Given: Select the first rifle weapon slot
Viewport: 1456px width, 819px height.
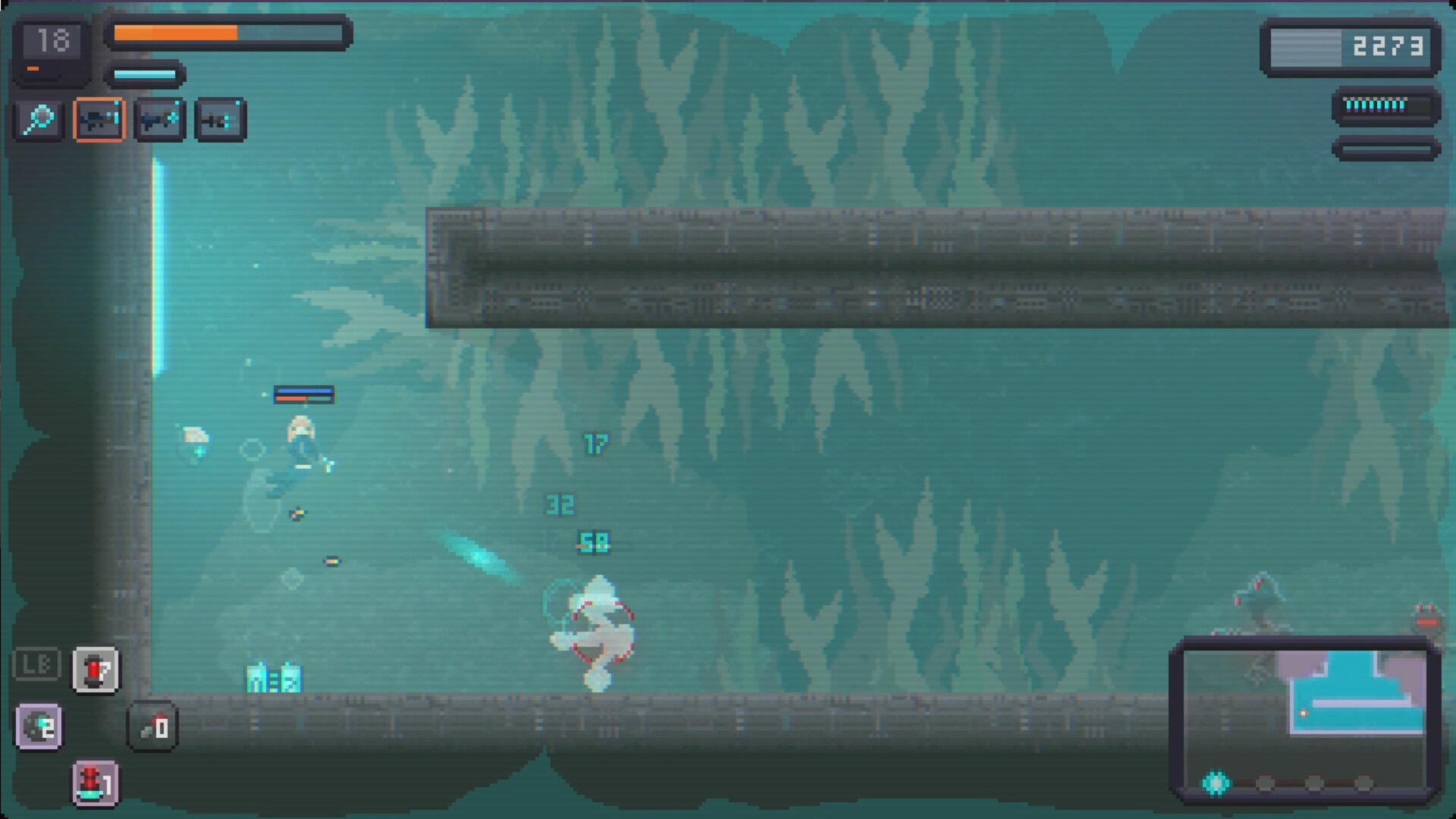Looking at the screenshot, I should click(x=99, y=118).
